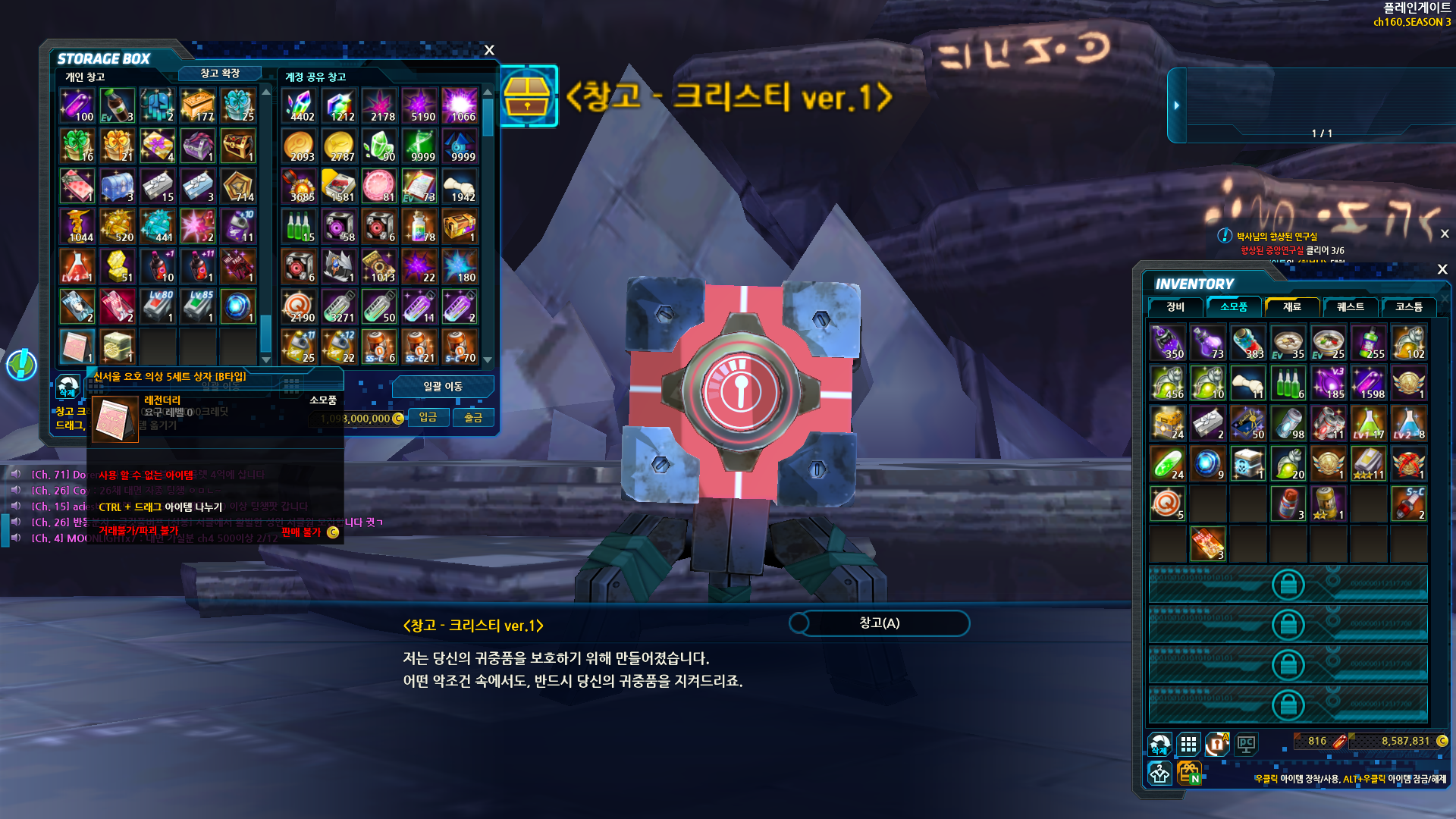Select the green clover item with count 16
The height and width of the screenshot is (819, 1456).
pyautogui.click(x=77, y=146)
